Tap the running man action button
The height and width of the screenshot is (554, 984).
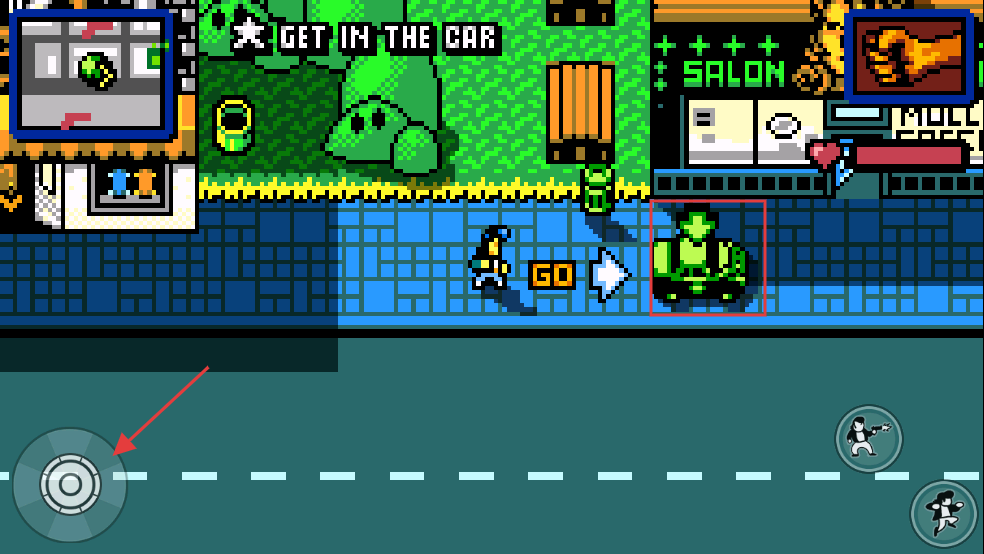pos(942,514)
